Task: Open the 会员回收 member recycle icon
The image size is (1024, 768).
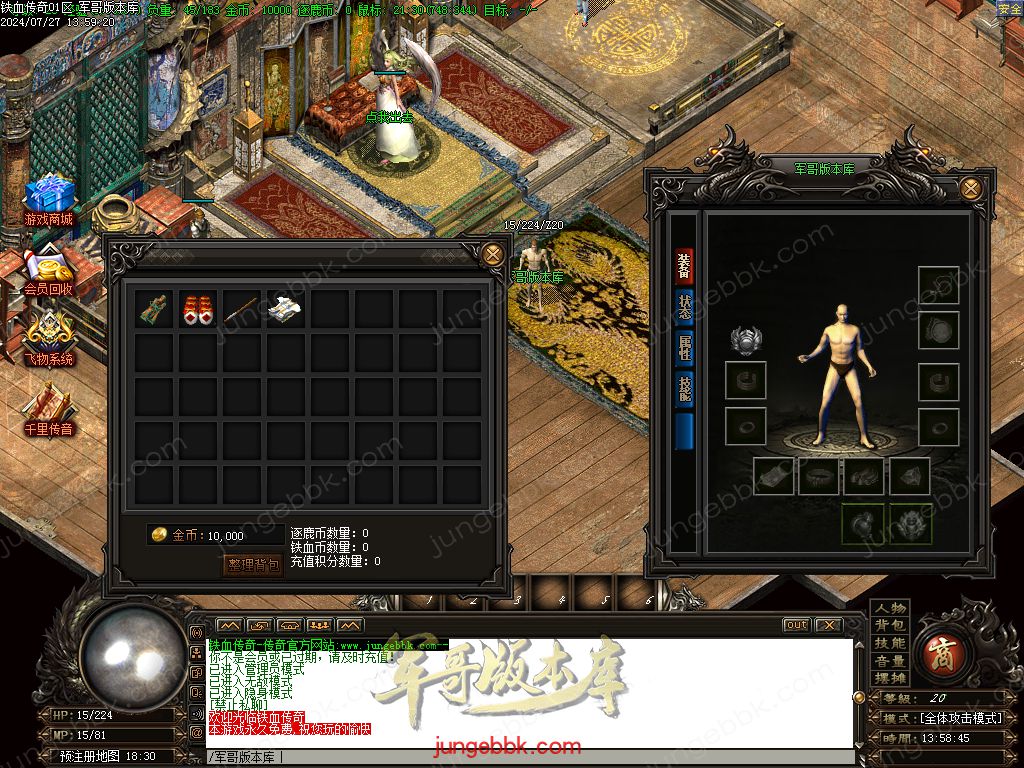Action: coord(49,270)
